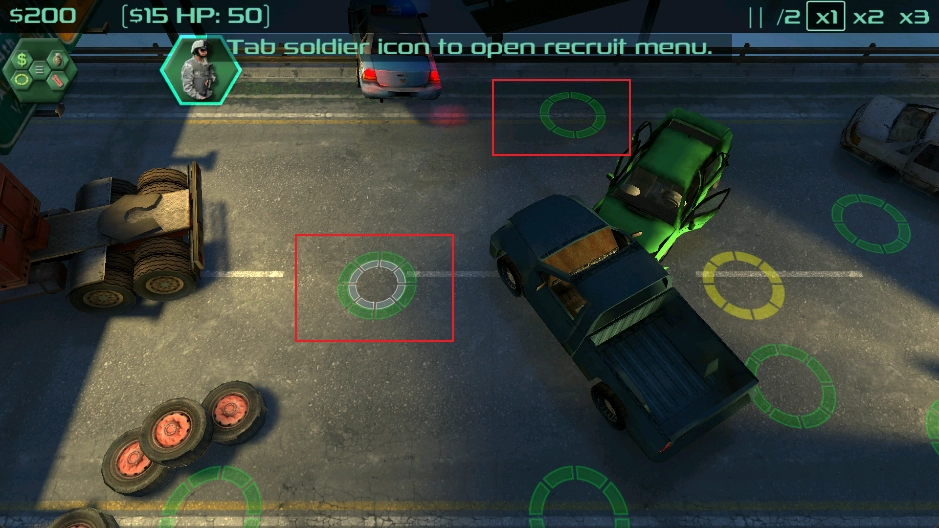Choose the yellow placement ring
This screenshot has width=939, height=528.
pos(743,285)
